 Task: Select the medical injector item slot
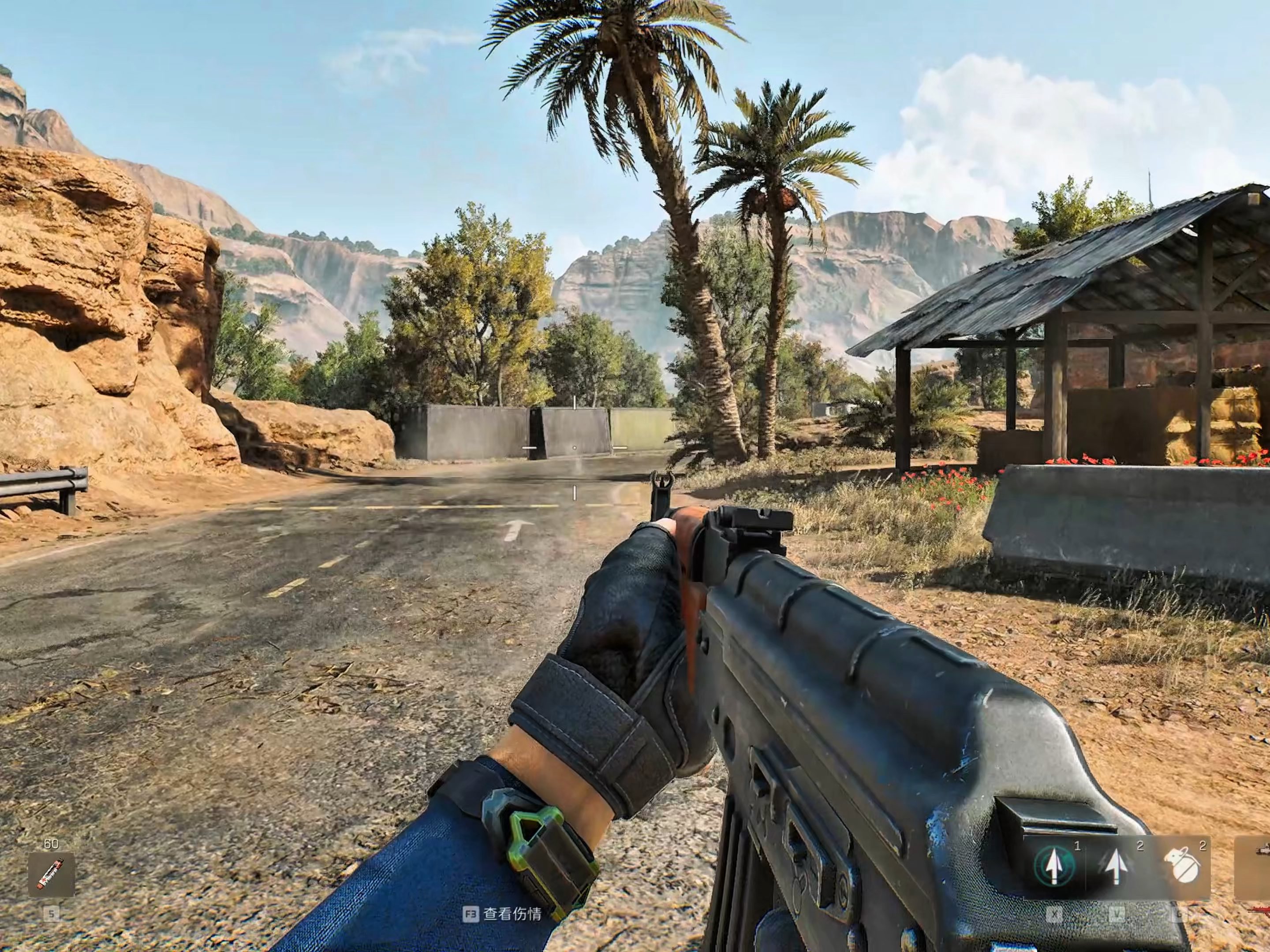[51, 874]
